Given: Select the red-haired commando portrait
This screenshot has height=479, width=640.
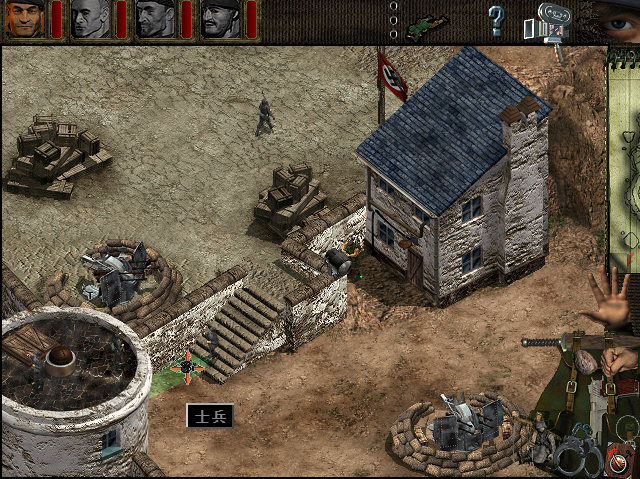Looking at the screenshot, I should pyautogui.click(x=25, y=19).
